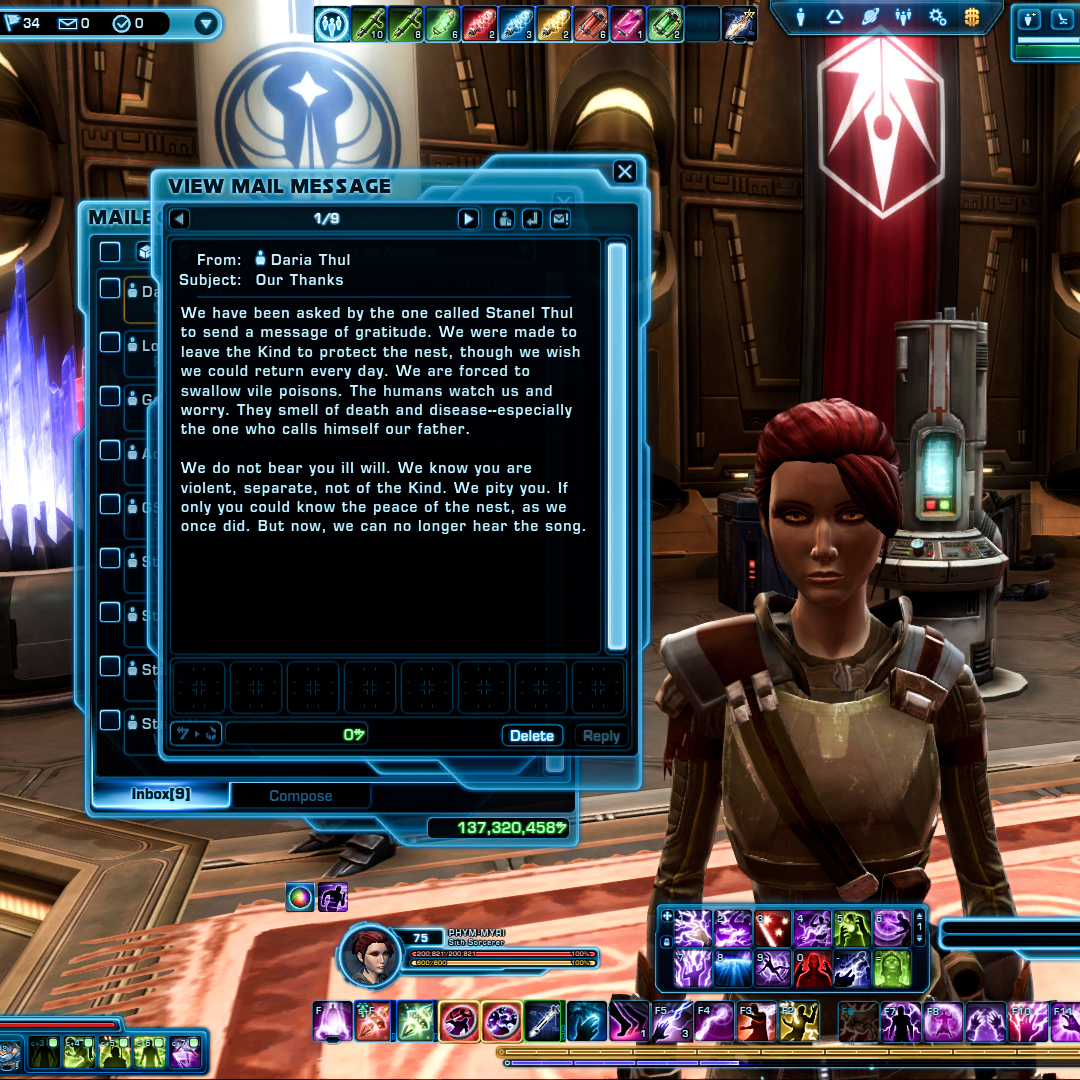The image size is (1080, 1080).
Task: Click the take credits button in mail
Action: pos(196,734)
